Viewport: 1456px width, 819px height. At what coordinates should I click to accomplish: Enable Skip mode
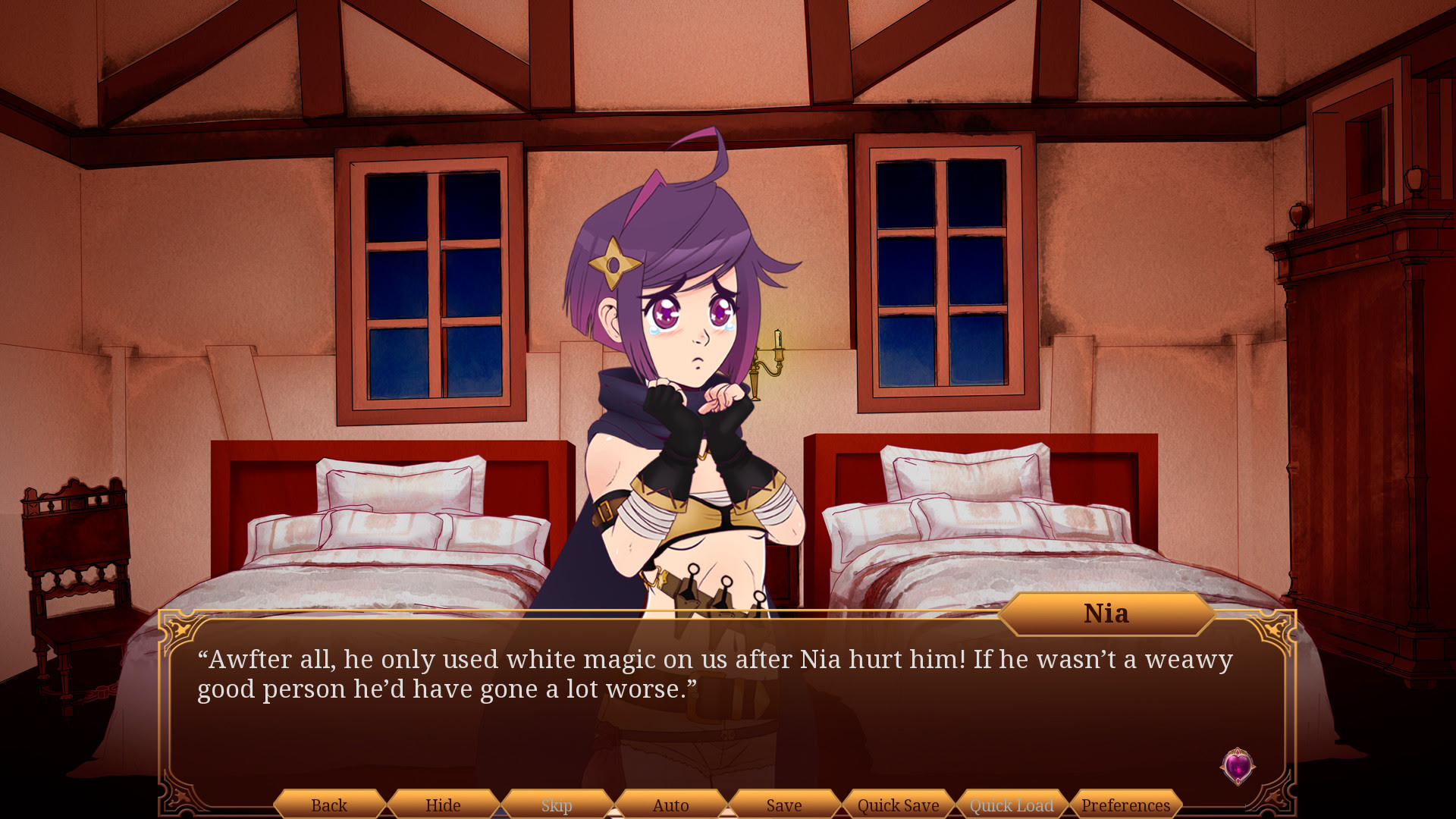[x=555, y=805]
